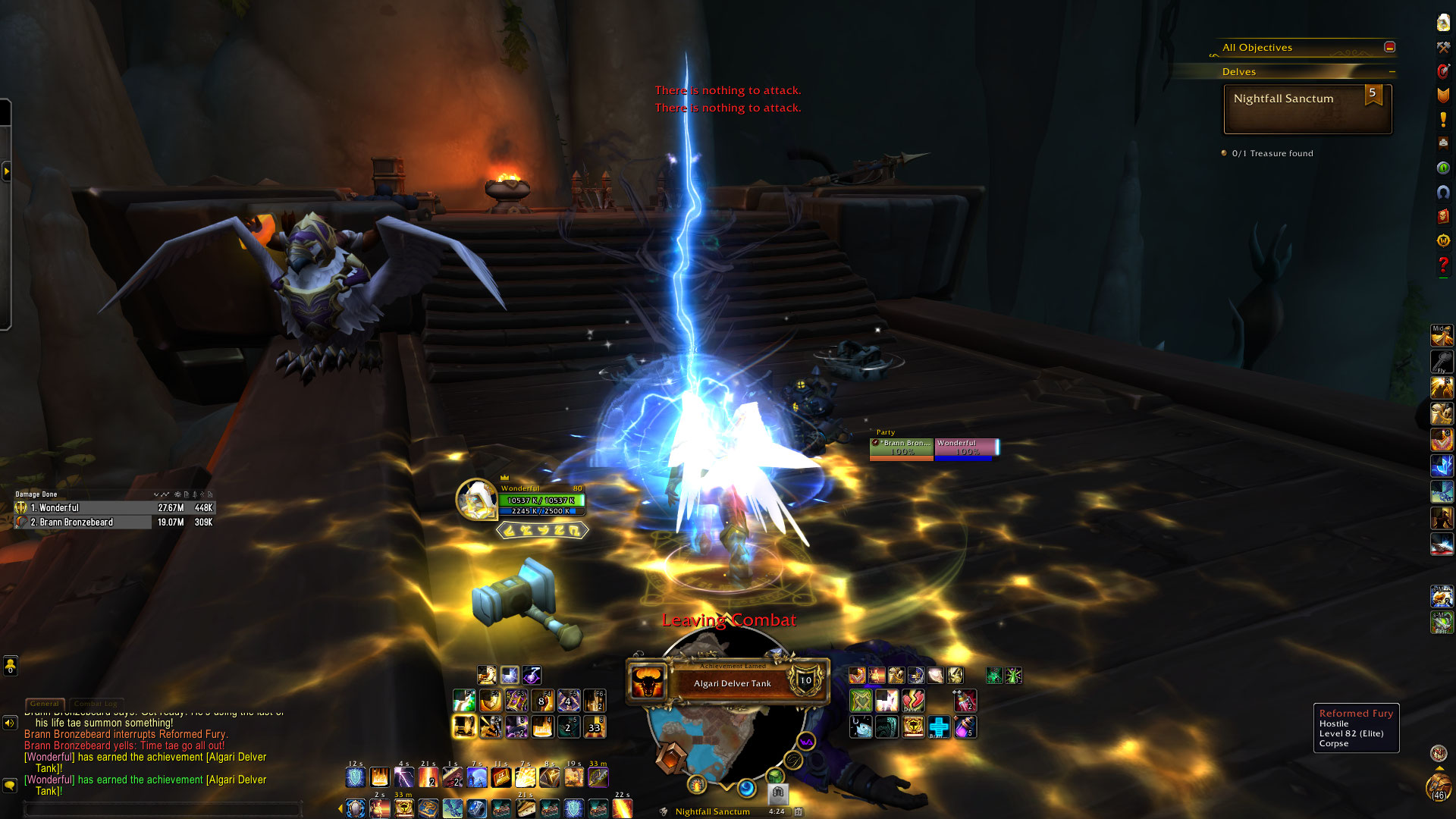1456x819 pixels.
Task: Open the green eye Group Finder button
Action: pos(1443,168)
